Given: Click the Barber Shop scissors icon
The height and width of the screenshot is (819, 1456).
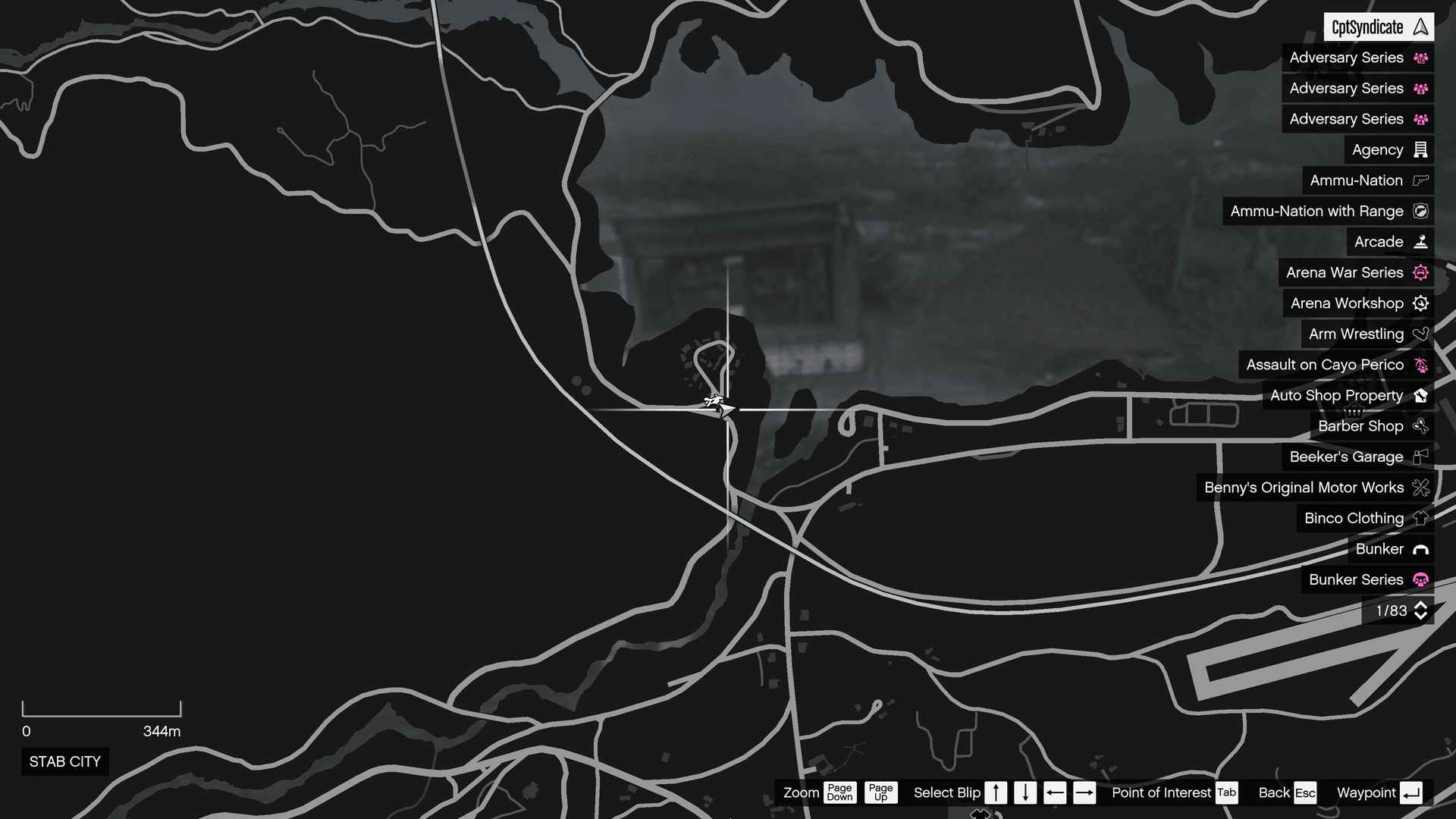Looking at the screenshot, I should 1420,426.
